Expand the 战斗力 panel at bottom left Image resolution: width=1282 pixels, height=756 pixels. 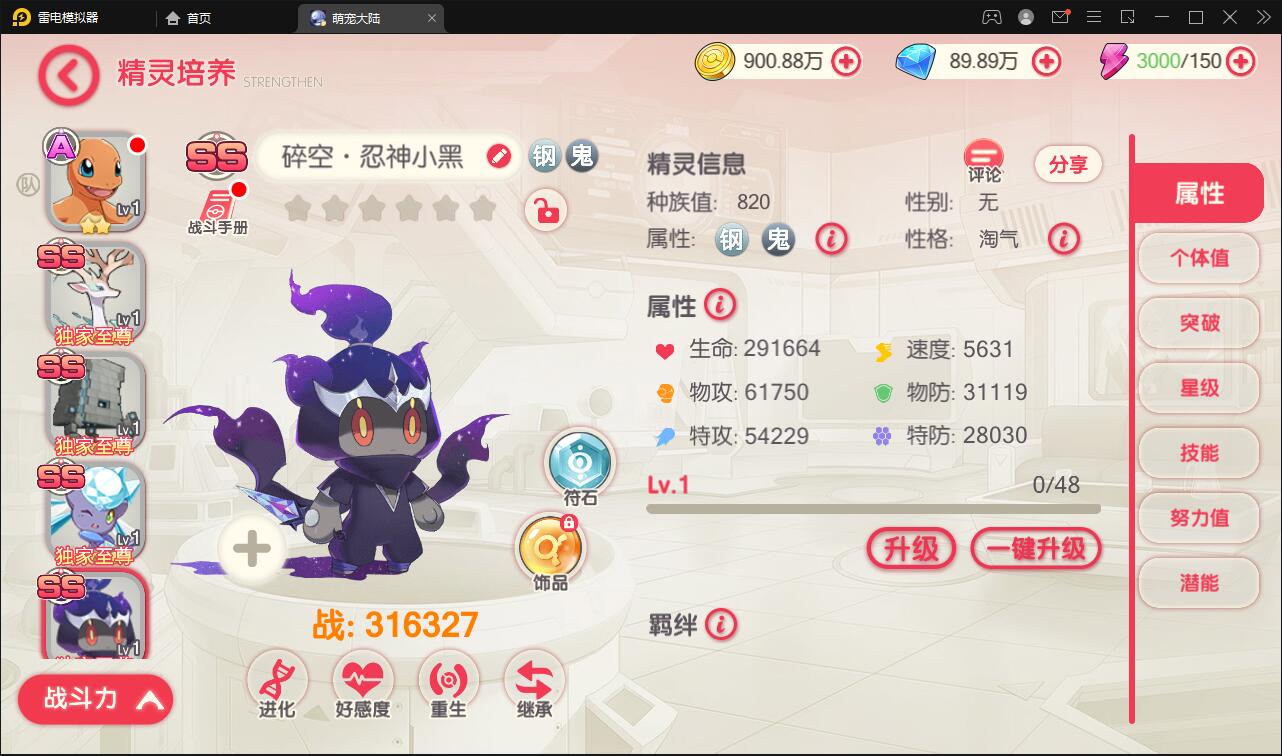(x=95, y=699)
